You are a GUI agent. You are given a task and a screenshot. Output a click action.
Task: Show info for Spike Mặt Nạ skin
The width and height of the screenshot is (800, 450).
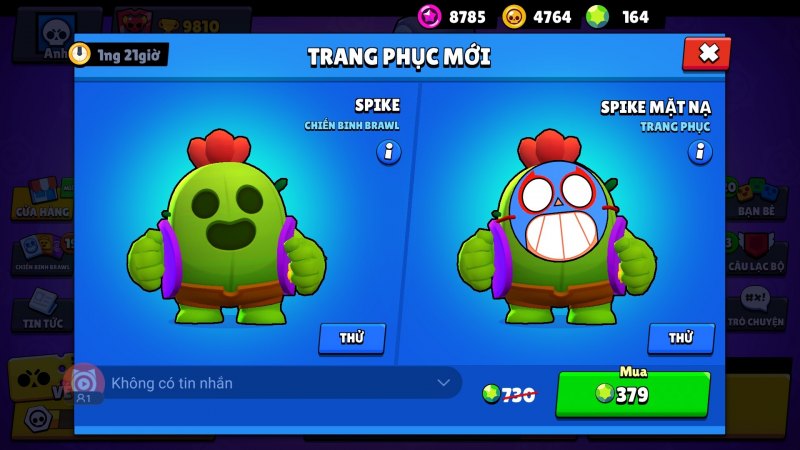(700, 152)
